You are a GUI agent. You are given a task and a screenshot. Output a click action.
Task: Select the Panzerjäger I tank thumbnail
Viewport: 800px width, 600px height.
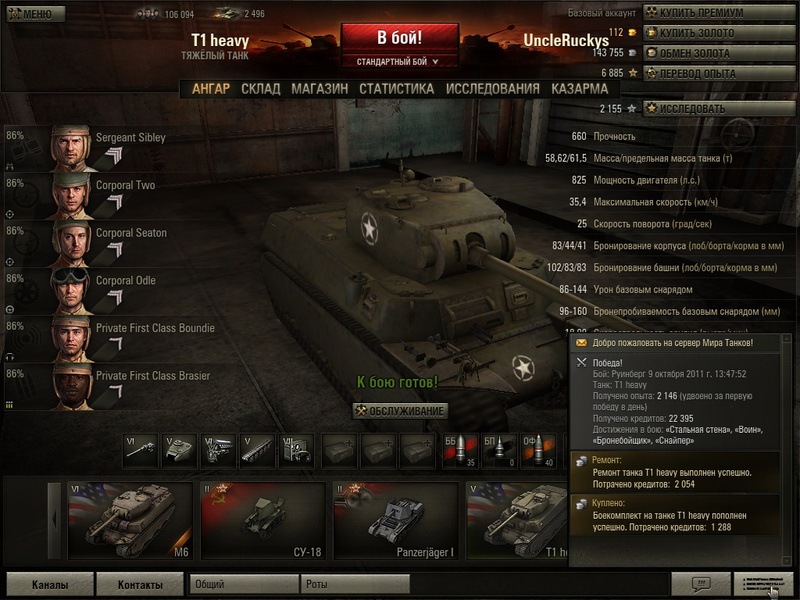click(396, 520)
